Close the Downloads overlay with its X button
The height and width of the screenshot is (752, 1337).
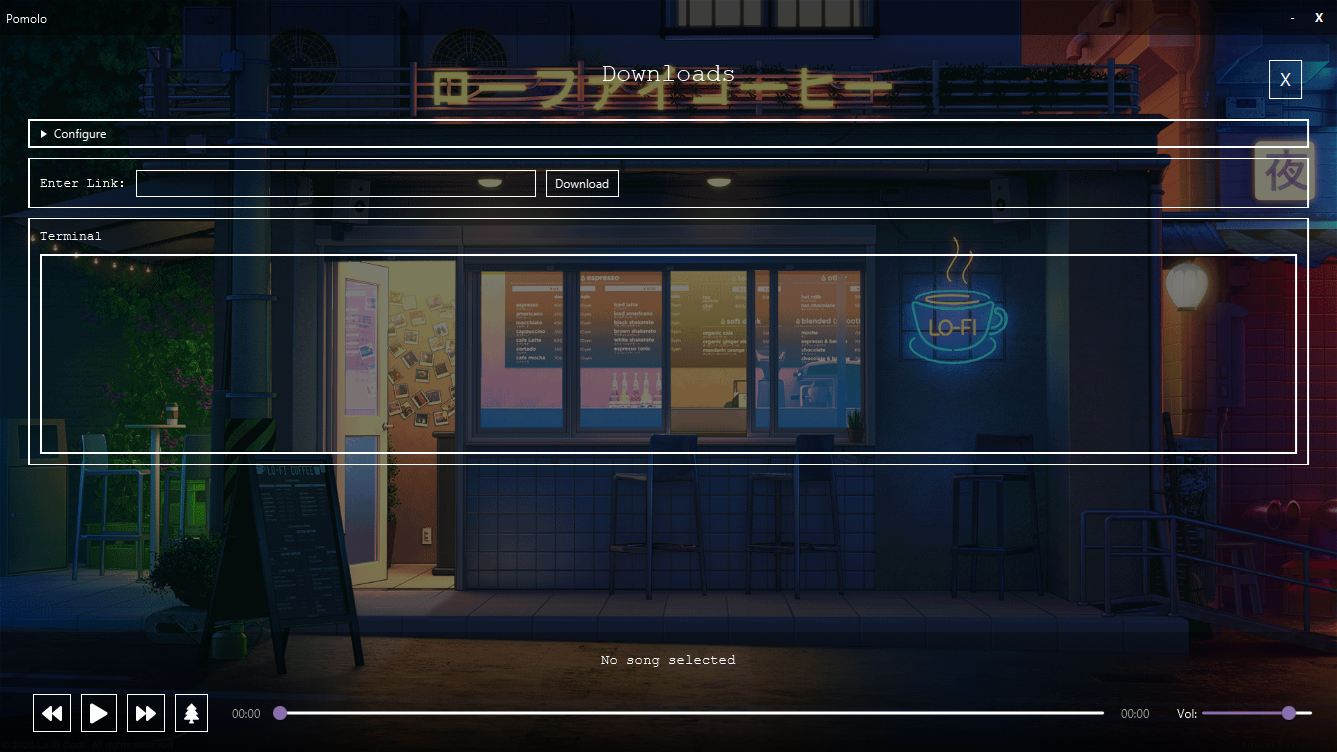tap(1285, 79)
